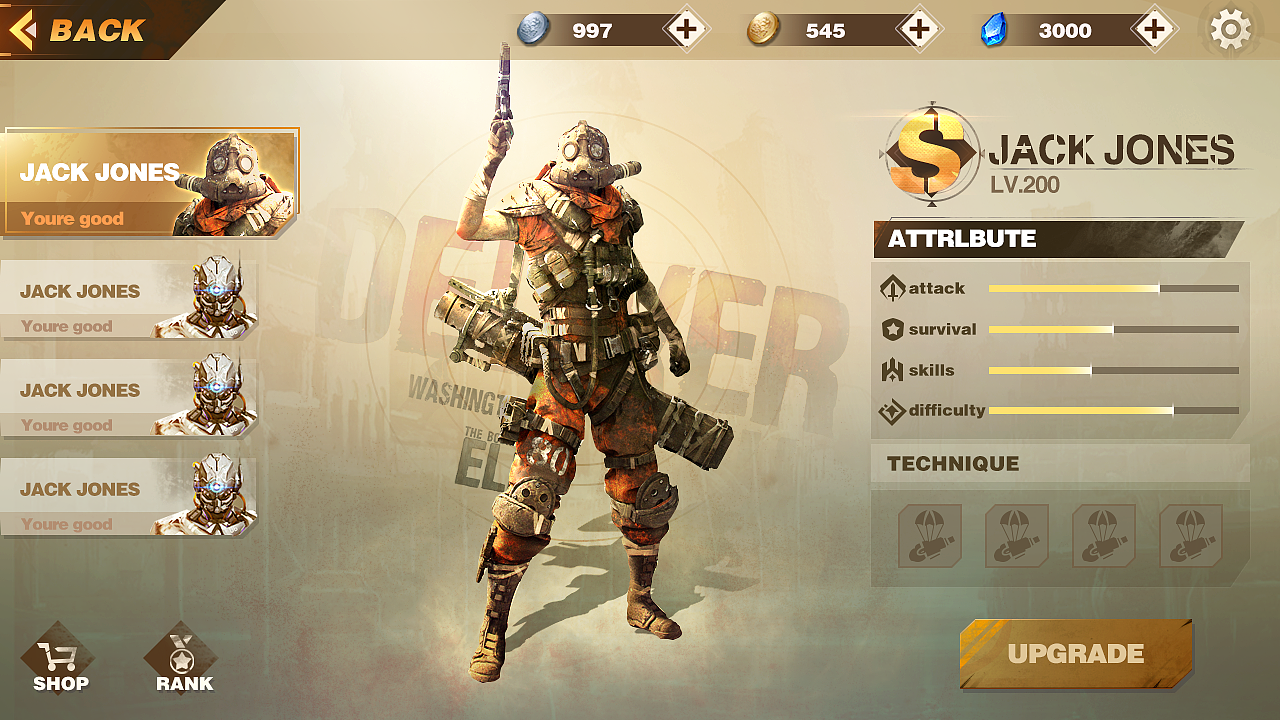Add more gold coins with plus button
Image resolution: width=1280 pixels, height=720 pixels.
pos(919,30)
